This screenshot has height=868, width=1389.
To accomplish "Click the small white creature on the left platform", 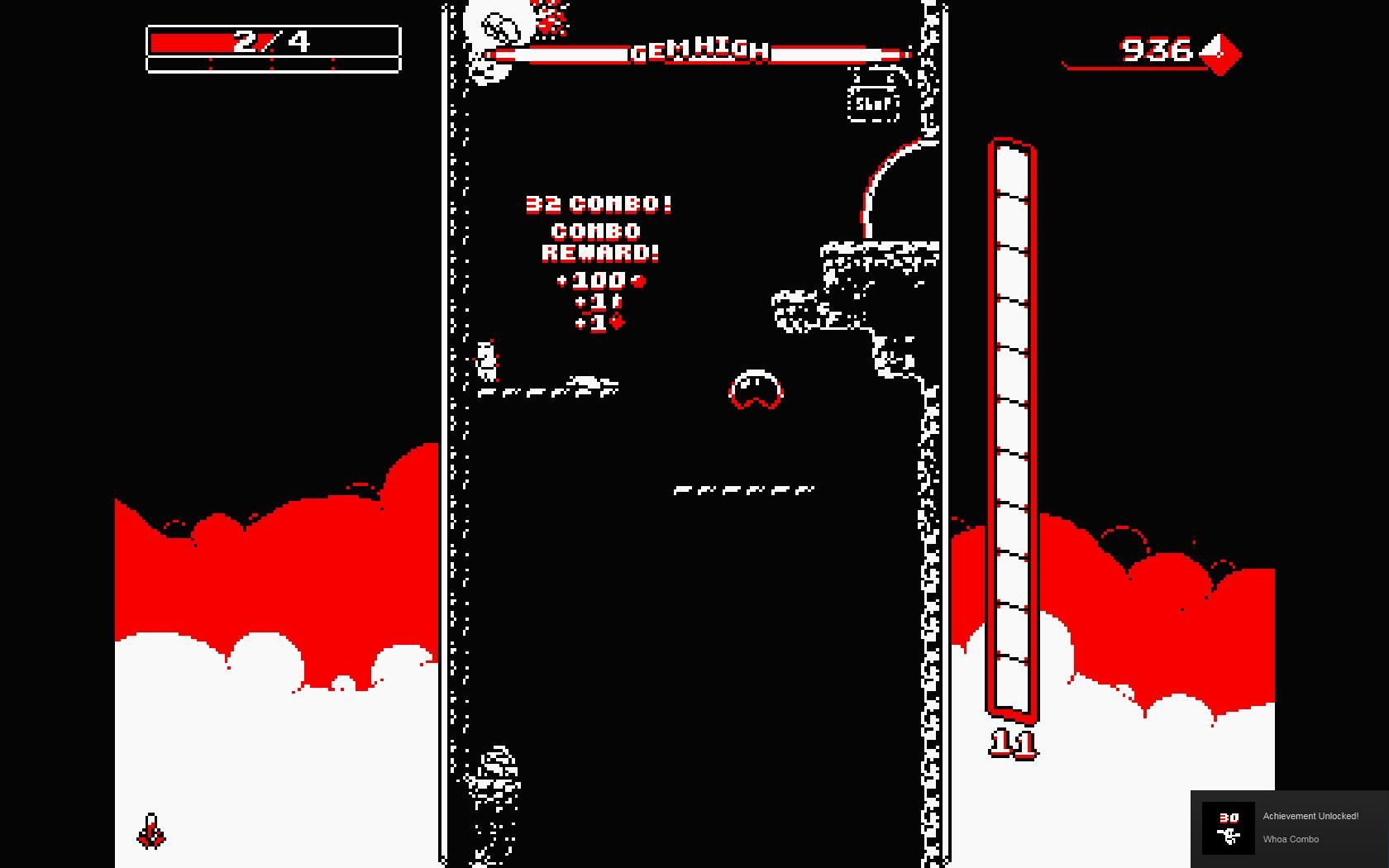I will 484,361.
